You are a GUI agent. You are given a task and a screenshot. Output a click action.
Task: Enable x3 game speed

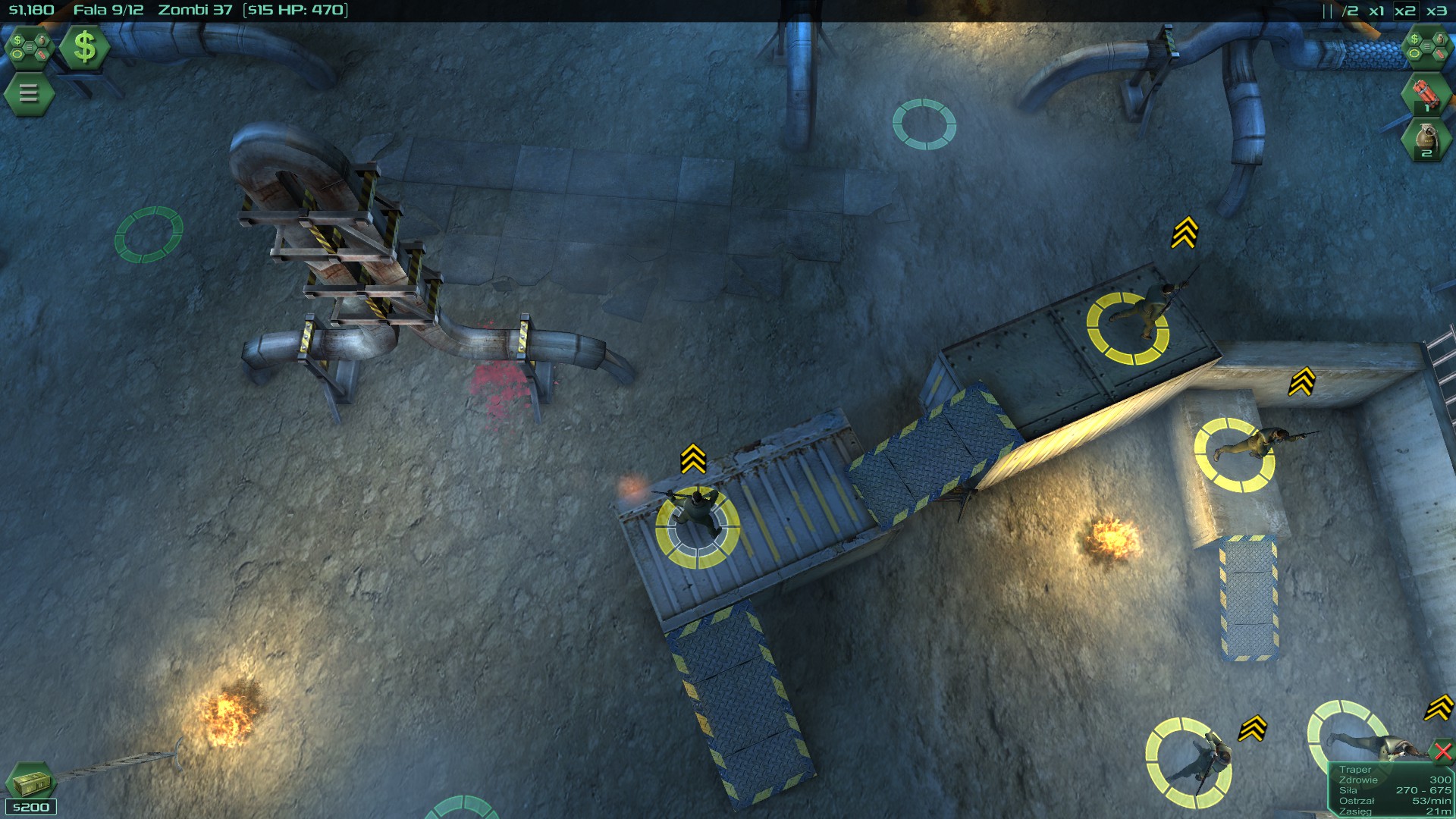pos(1438,11)
